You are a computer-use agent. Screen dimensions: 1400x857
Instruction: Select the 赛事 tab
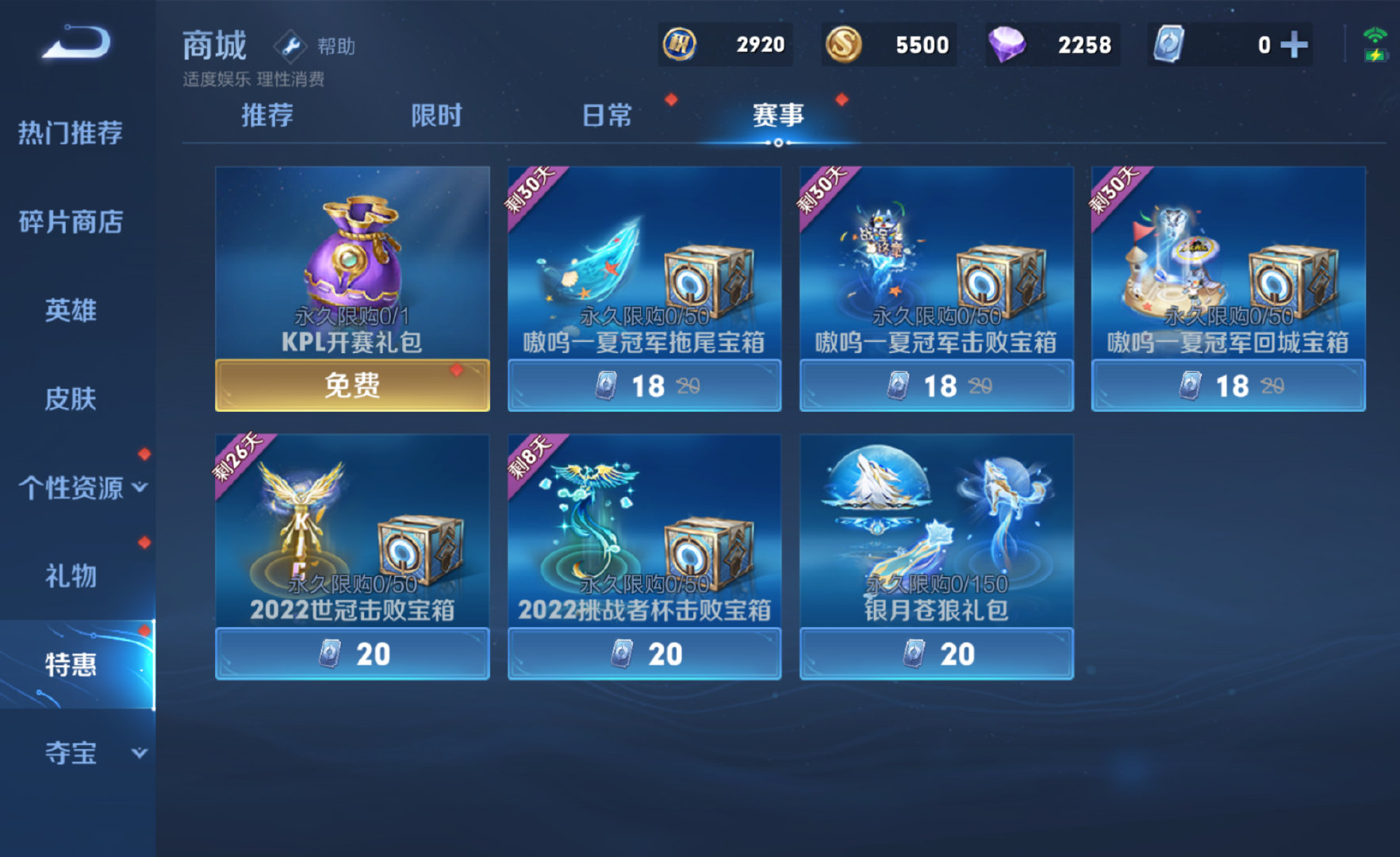[x=777, y=116]
